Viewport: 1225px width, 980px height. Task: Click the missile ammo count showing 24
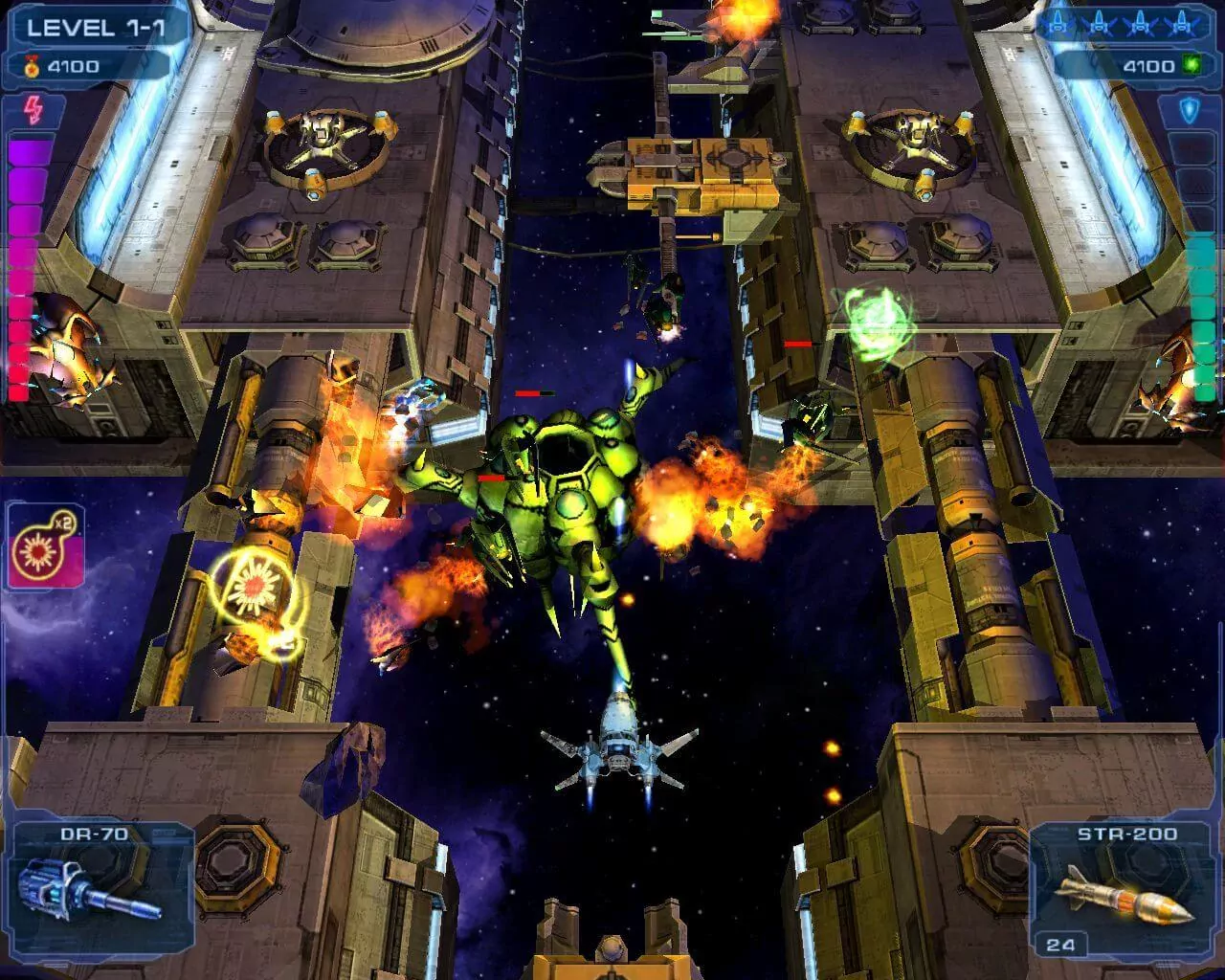click(1062, 944)
